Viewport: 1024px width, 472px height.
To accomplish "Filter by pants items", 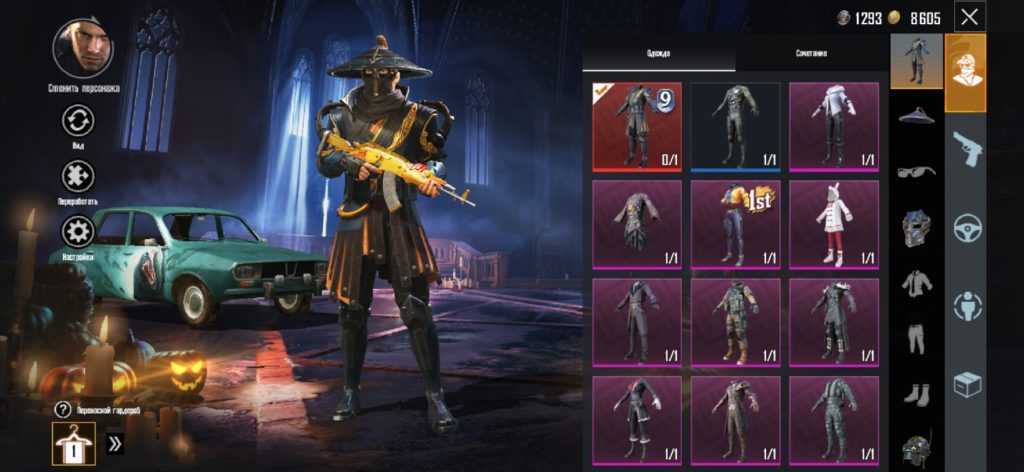I will pyautogui.click(x=916, y=338).
